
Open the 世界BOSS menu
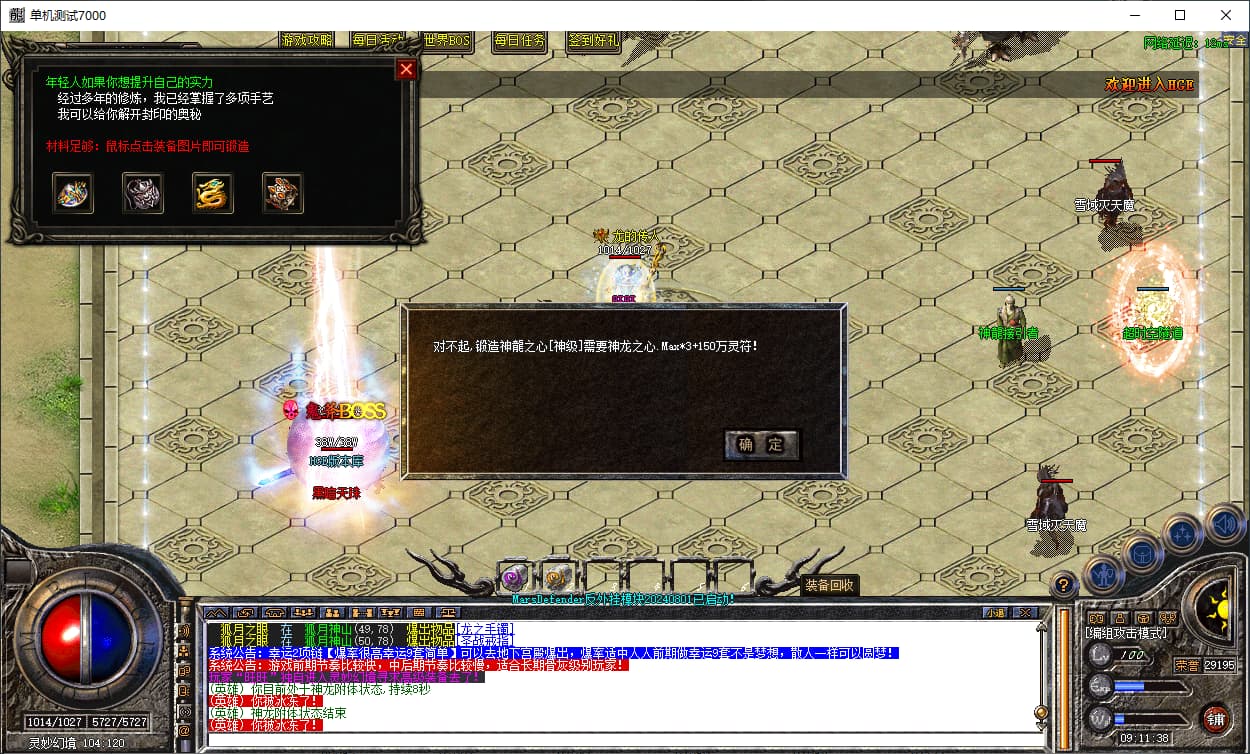point(447,41)
